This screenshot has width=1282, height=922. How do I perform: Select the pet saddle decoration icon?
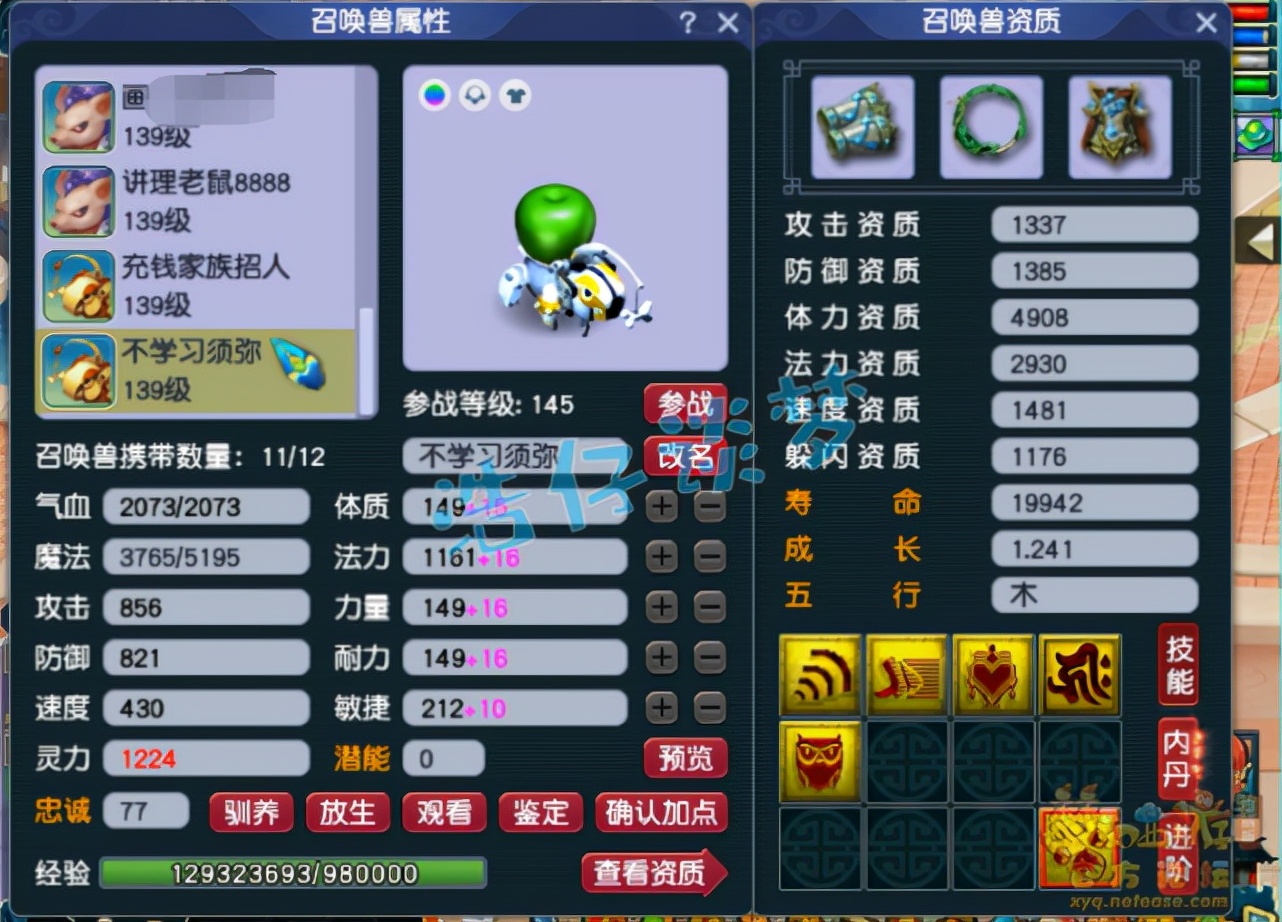[474, 95]
